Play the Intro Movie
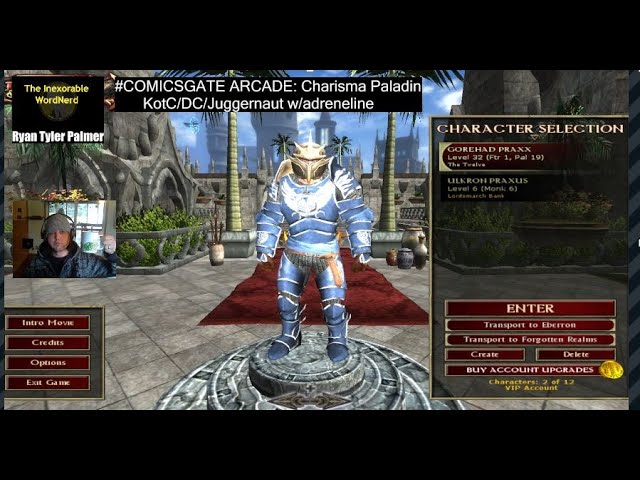This screenshot has width=640, height=480. click(47, 323)
